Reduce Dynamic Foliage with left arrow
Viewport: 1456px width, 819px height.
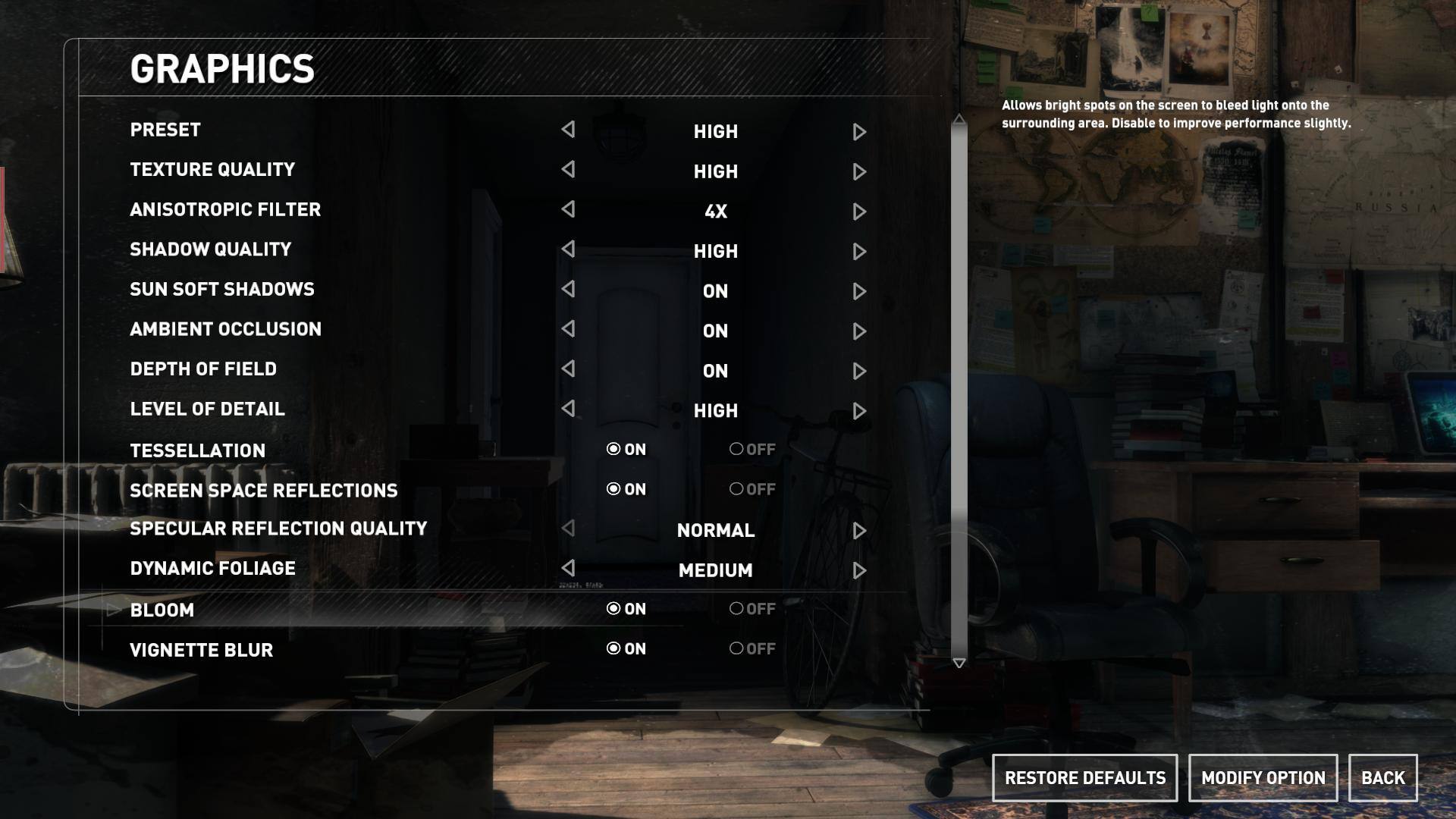pyautogui.click(x=568, y=568)
